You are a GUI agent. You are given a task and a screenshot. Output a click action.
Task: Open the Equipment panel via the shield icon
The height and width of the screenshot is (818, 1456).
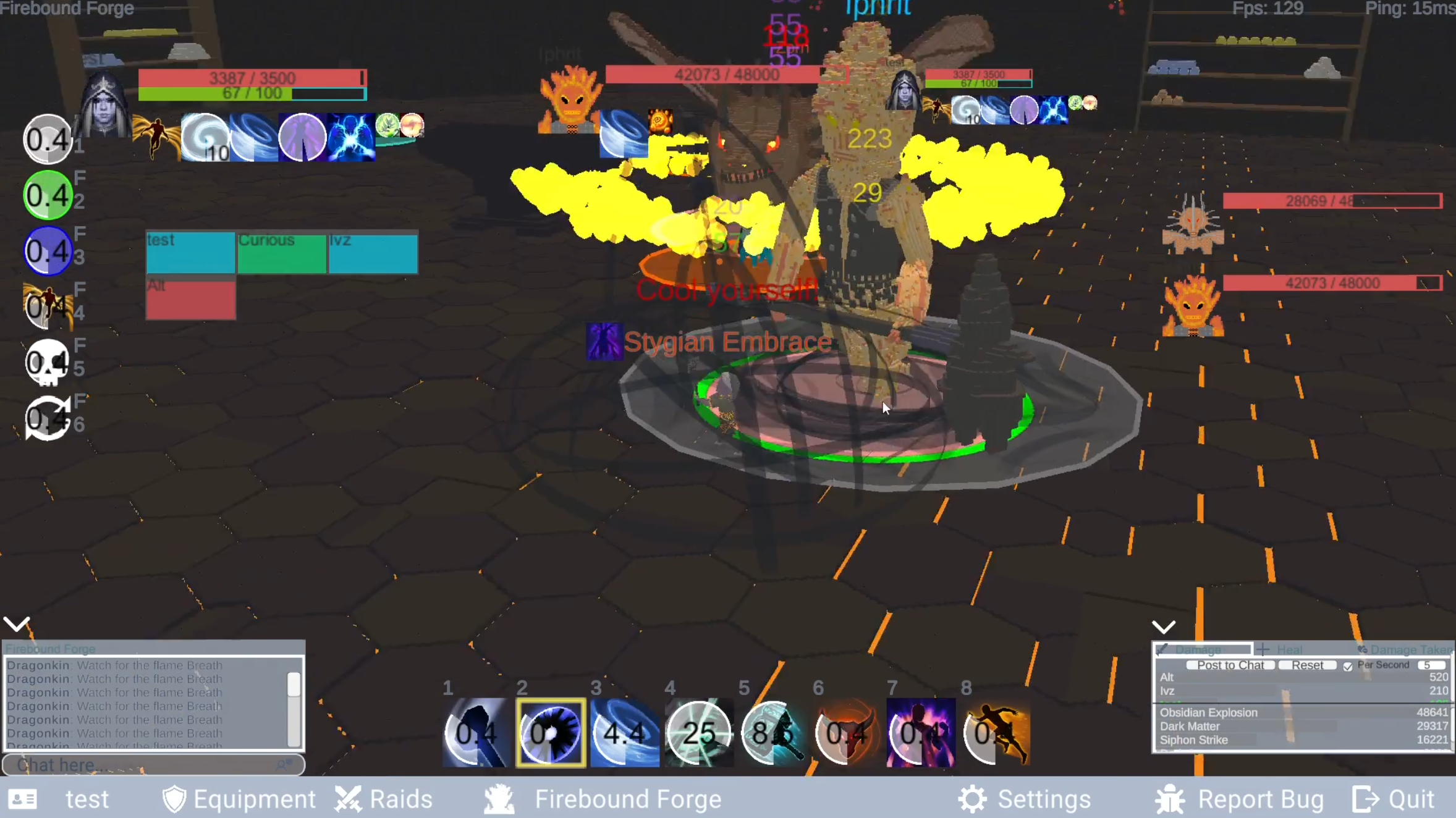pos(174,798)
